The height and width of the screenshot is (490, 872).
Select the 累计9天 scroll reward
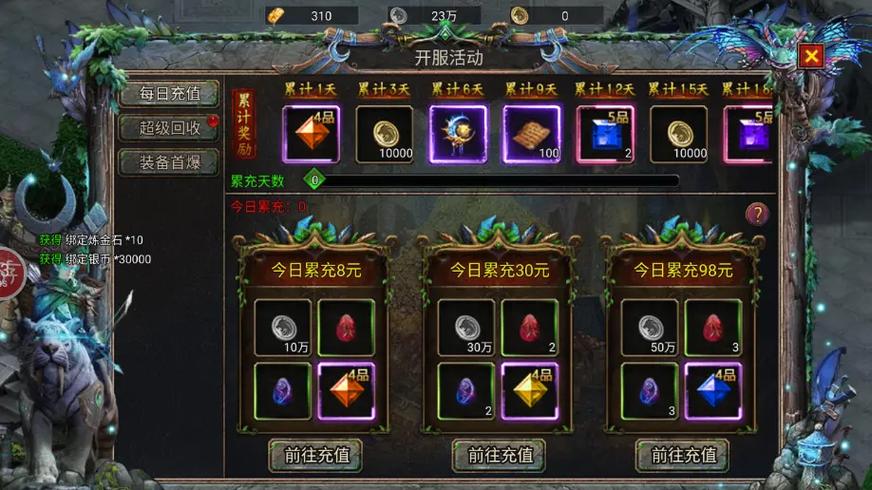pyautogui.click(x=531, y=134)
